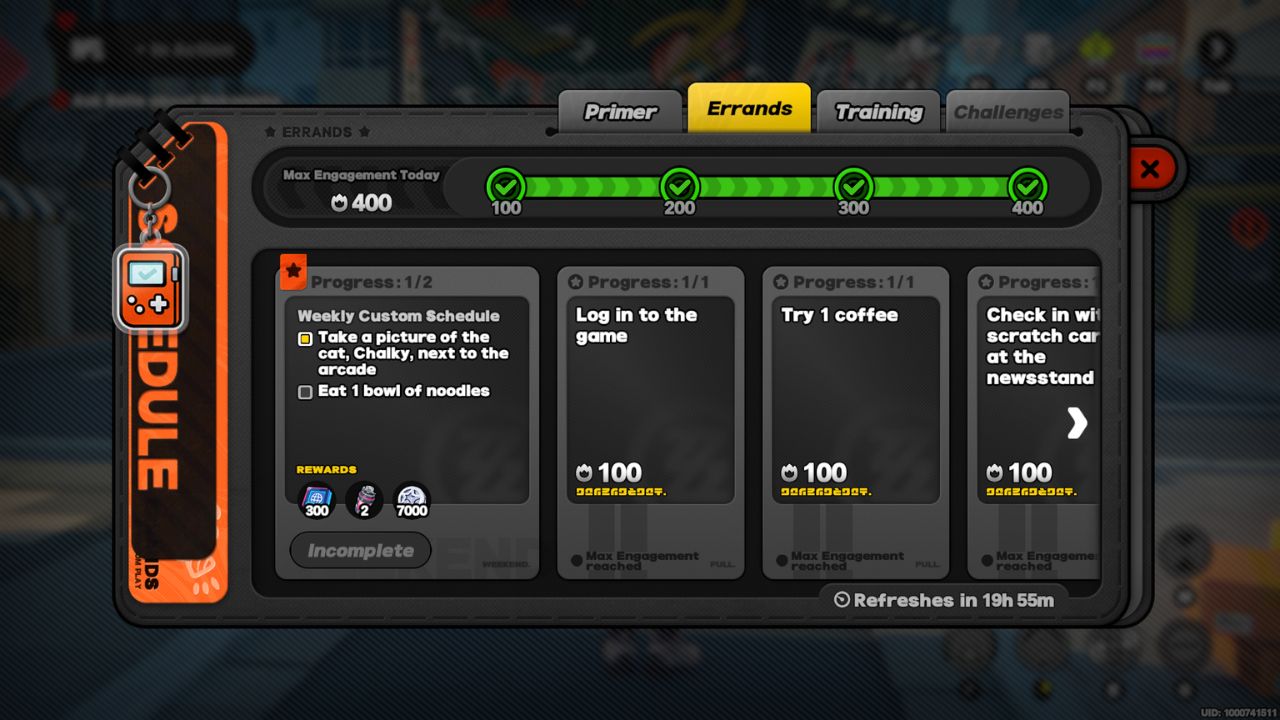Click the music note icon in the top right

click(x=1213, y=48)
